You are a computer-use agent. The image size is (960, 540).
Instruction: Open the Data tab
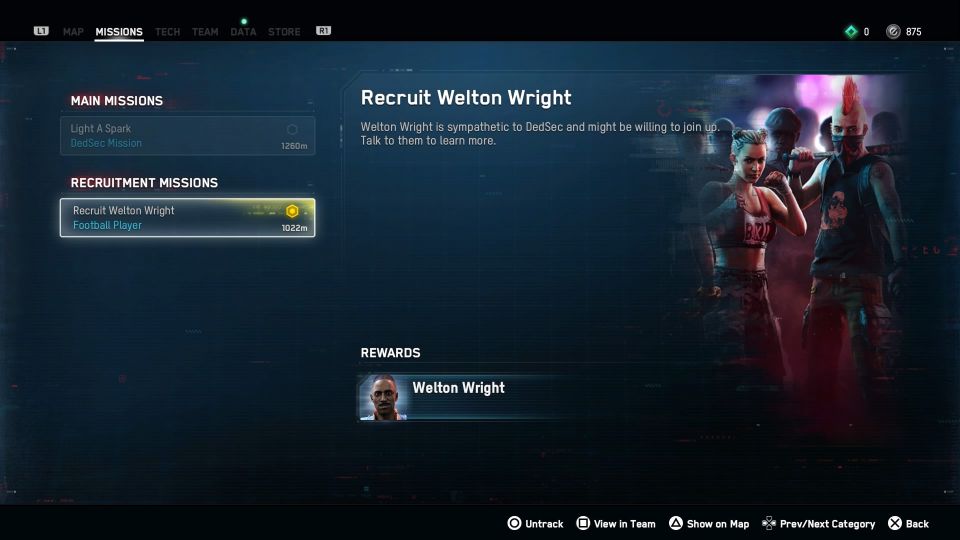pos(243,32)
